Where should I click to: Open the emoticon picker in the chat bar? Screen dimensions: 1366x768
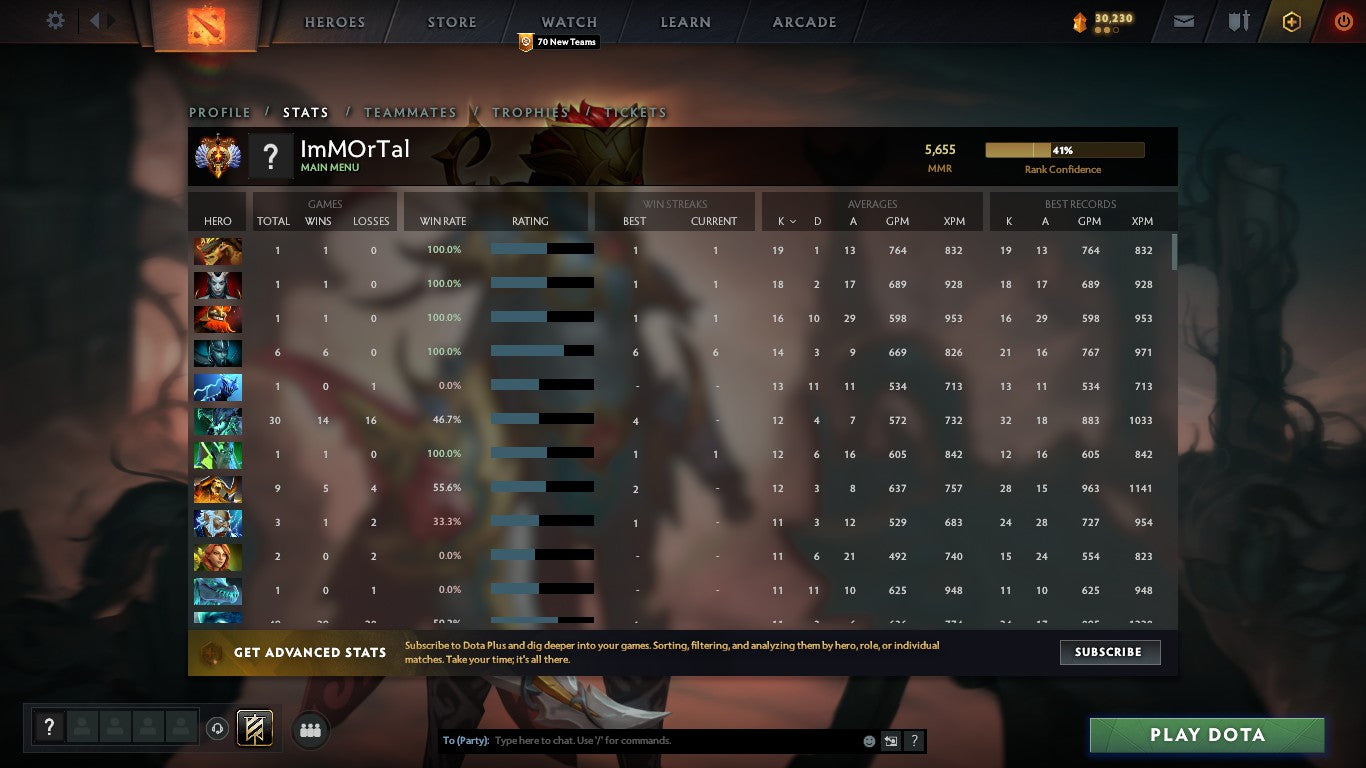tap(869, 741)
